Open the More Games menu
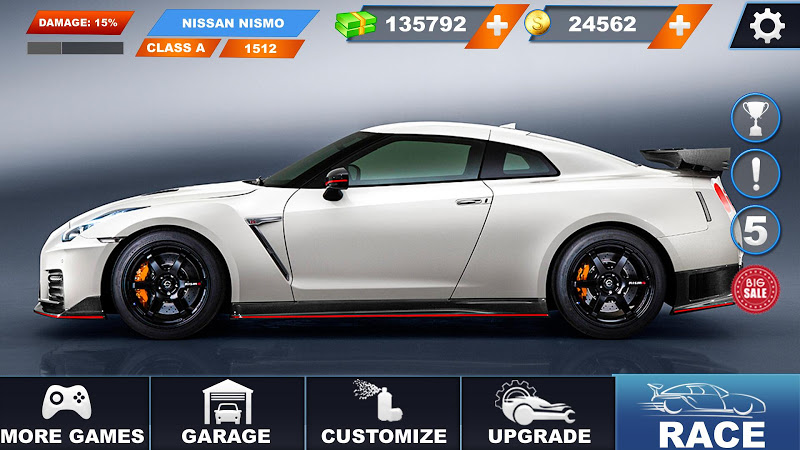This screenshot has width=800, height=450. tap(73, 413)
